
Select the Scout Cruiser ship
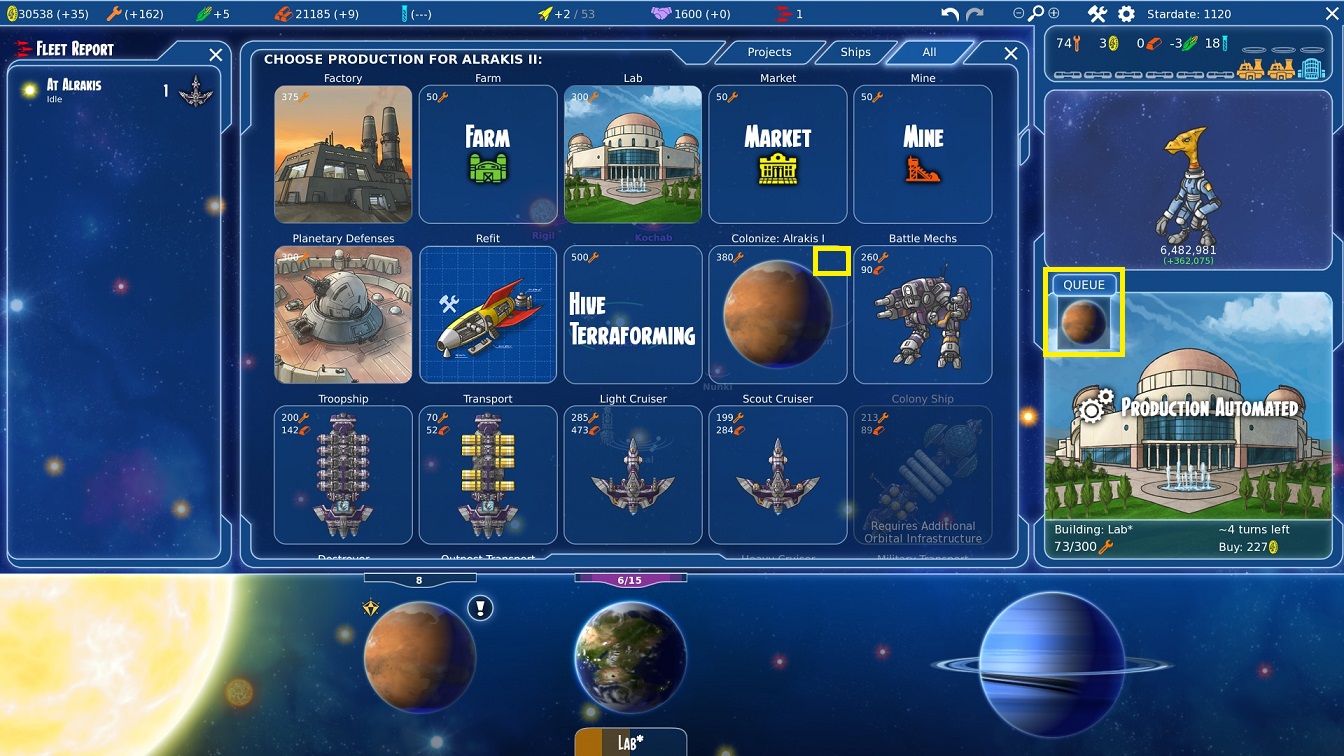click(778, 474)
